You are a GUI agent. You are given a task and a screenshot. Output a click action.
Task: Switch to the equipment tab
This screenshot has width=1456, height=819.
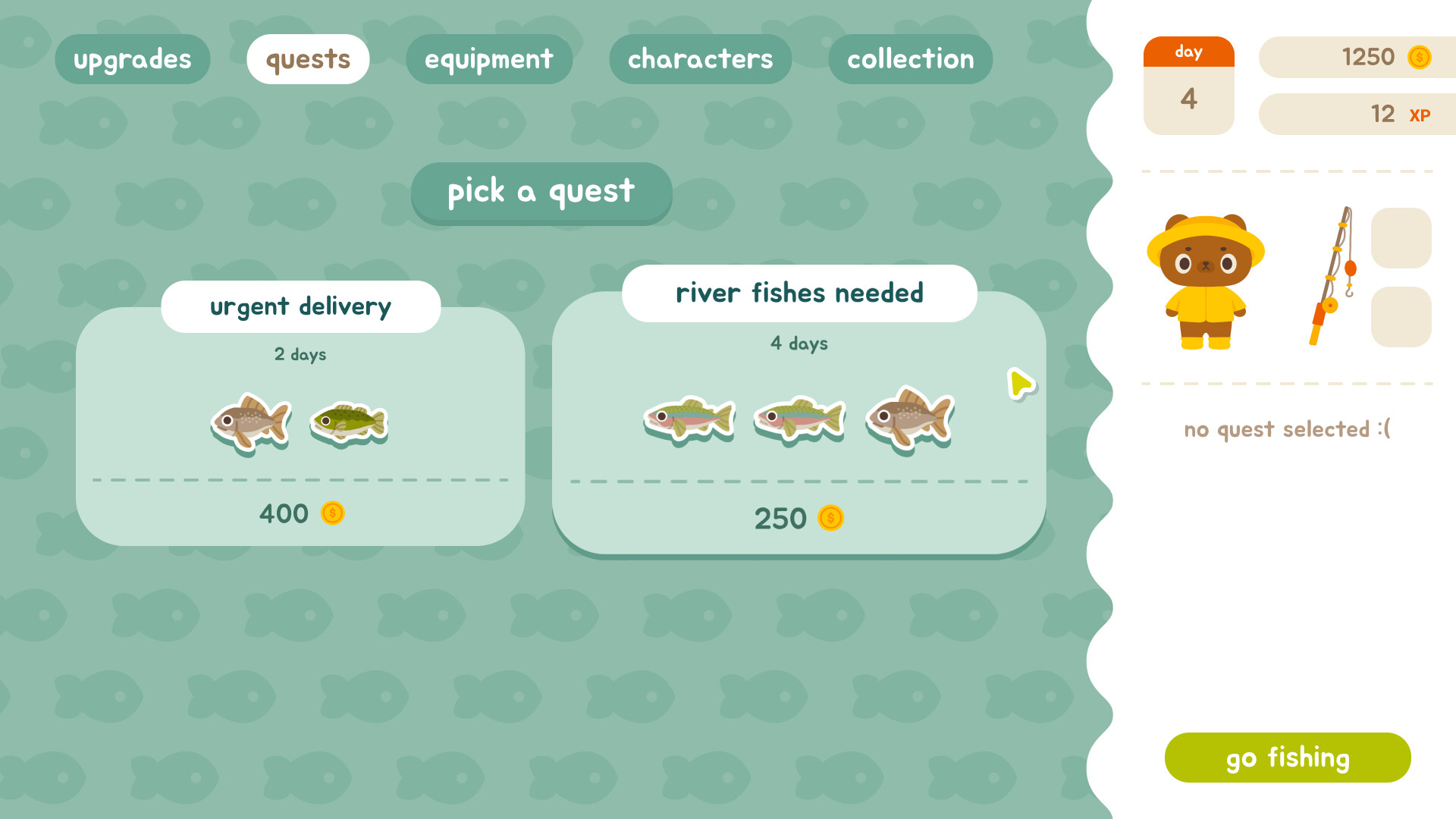pos(489,58)
